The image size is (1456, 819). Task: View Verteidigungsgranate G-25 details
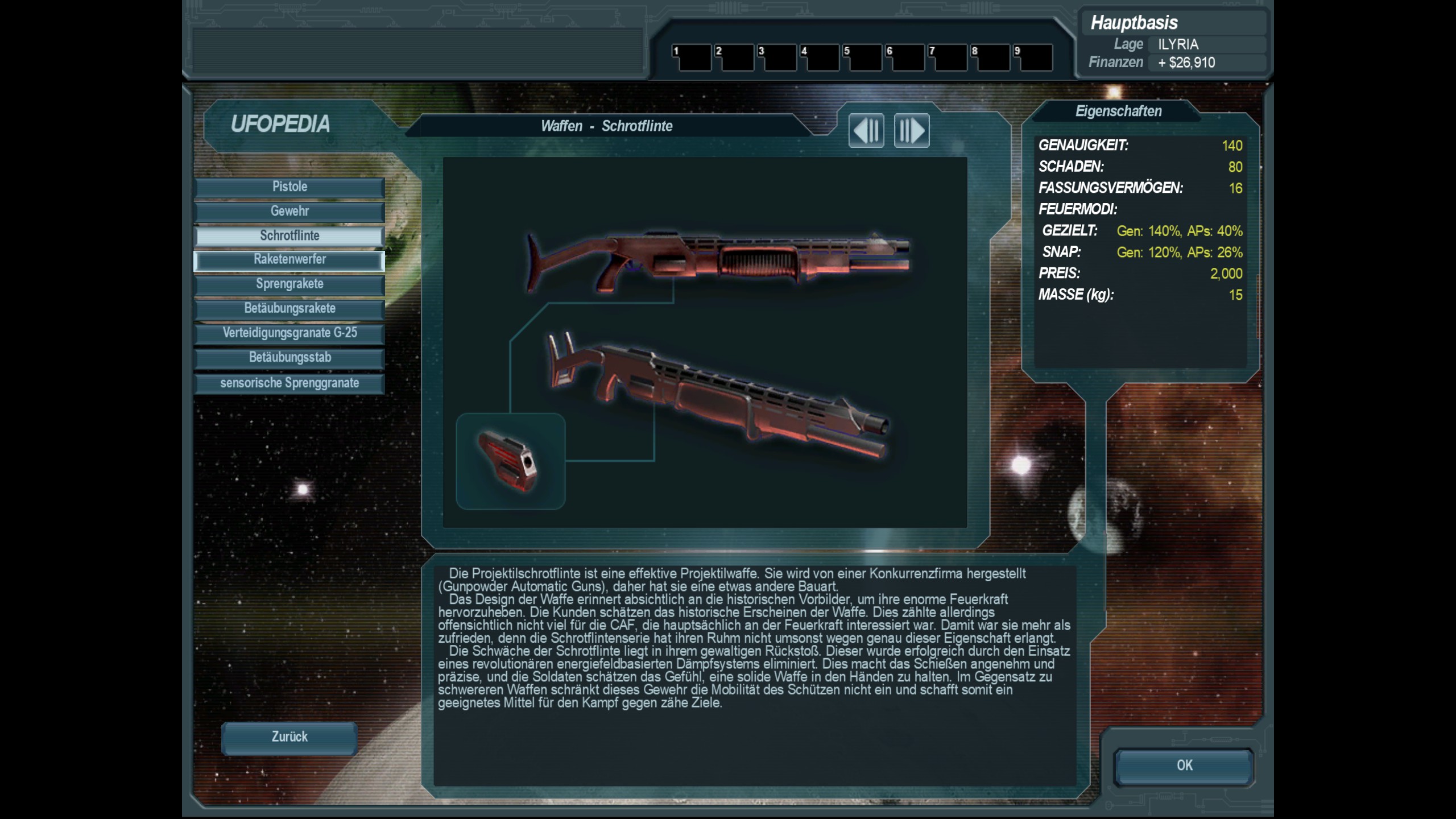point(289,333)
